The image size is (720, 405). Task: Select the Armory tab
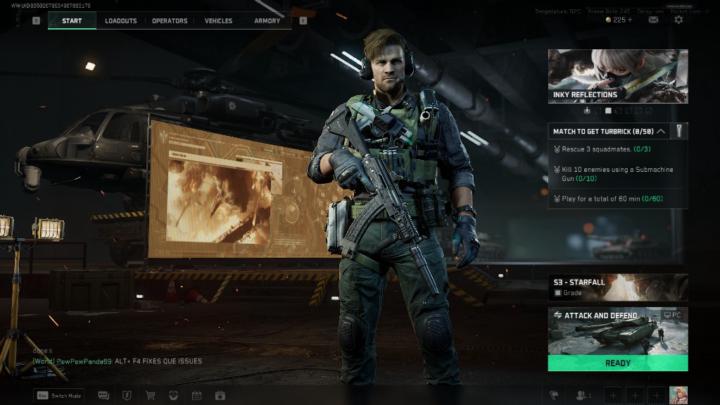pyautogui.click(x=267, y=20)
